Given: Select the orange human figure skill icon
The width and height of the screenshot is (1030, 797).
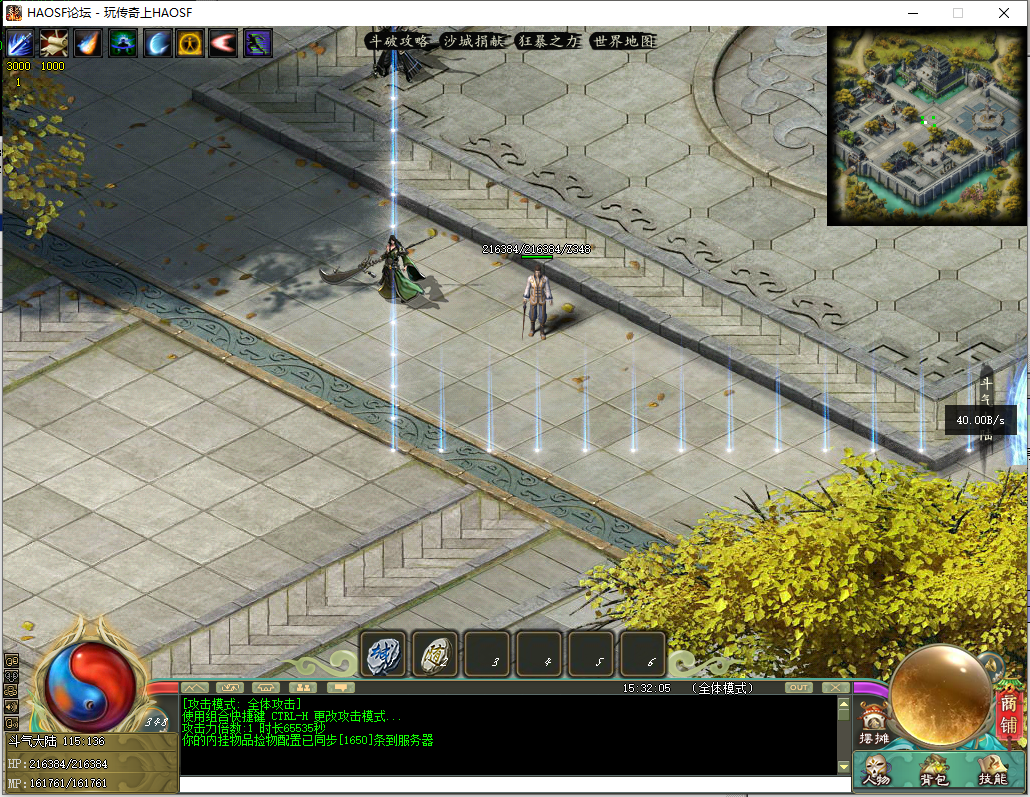Looking at the screenshot, I should pos(190,43).
